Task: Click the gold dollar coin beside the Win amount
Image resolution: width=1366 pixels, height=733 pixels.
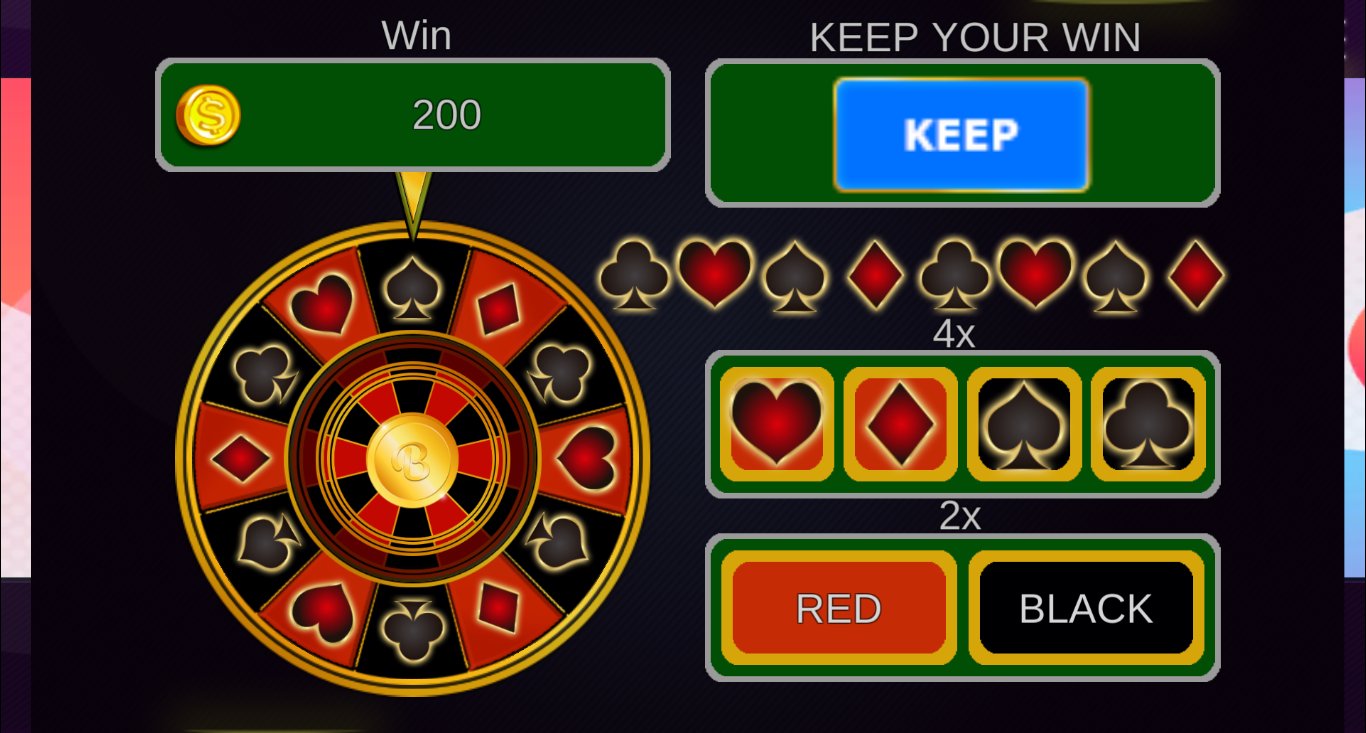Action: (208, 113)
